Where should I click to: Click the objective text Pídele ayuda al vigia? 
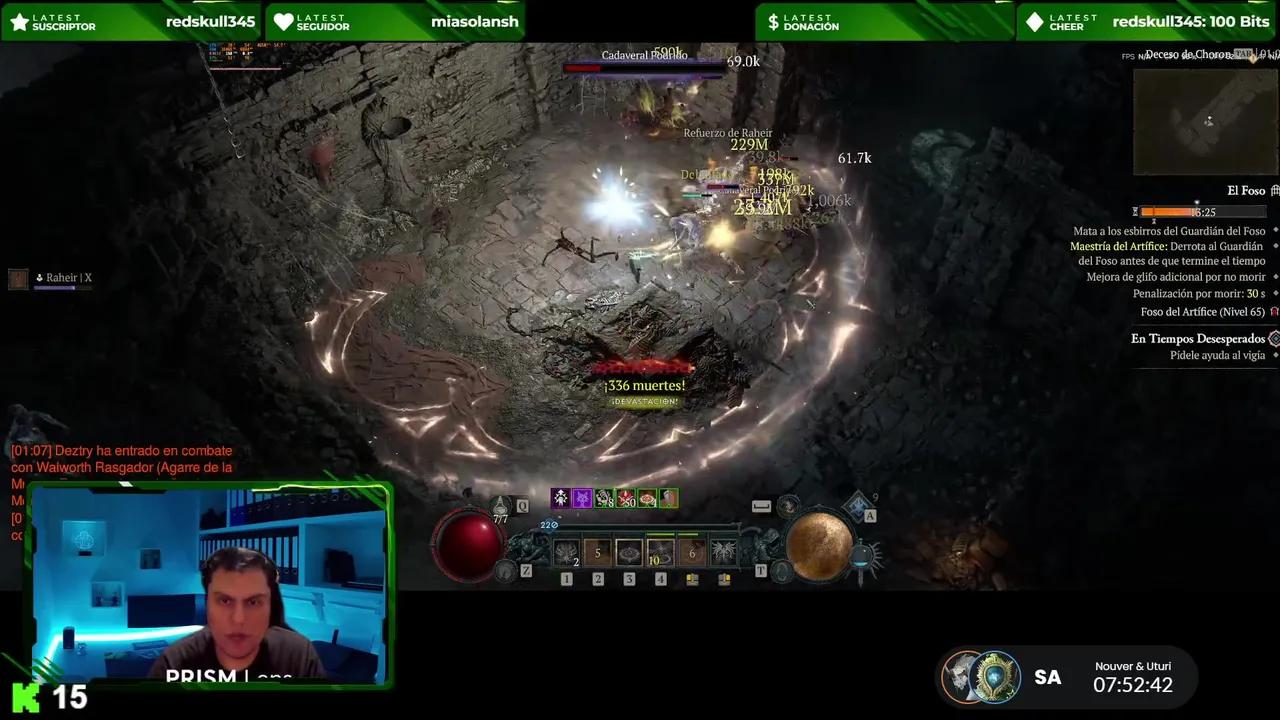1218,355
